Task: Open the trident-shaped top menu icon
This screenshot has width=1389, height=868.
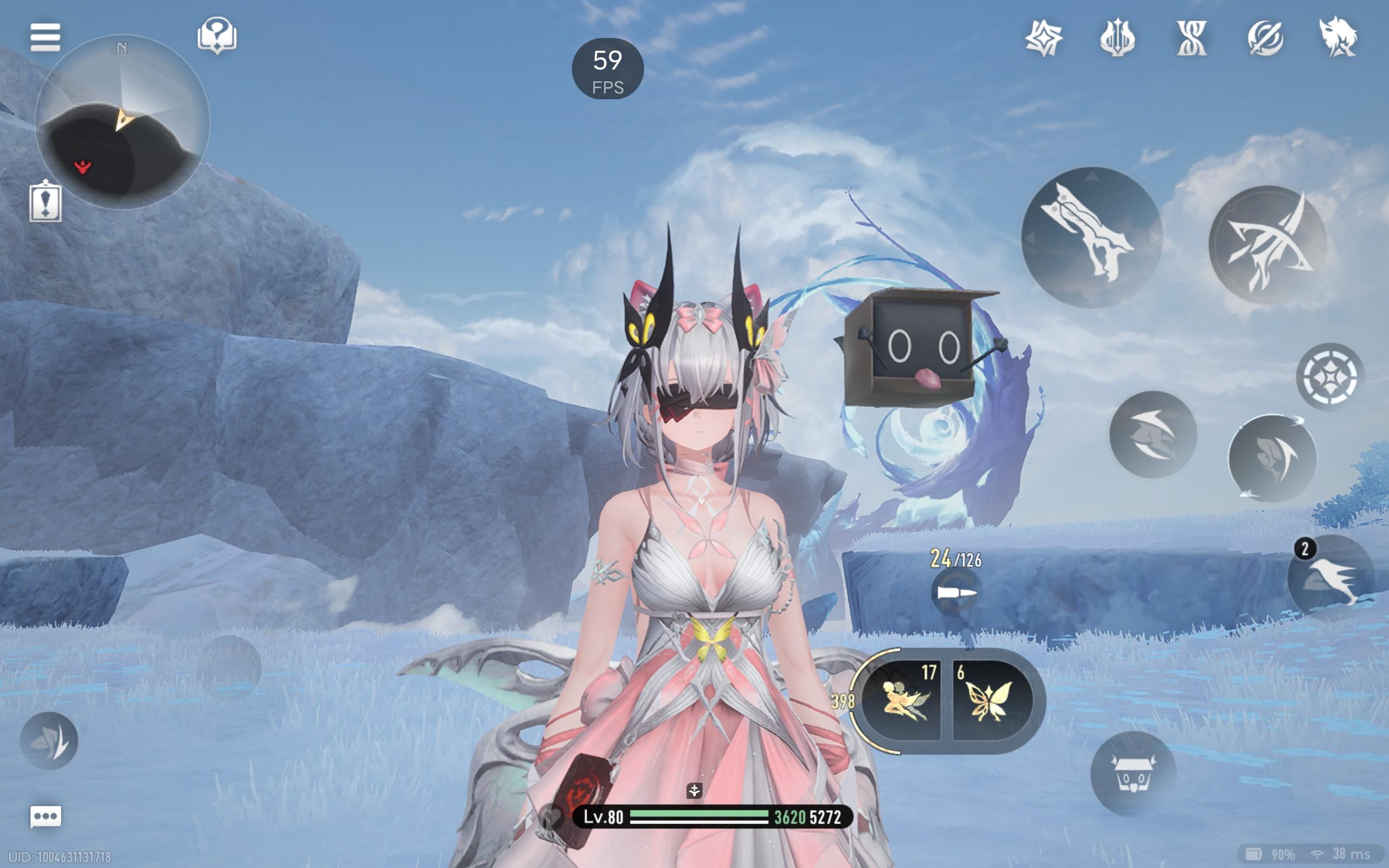Action: pos(1117,39)
